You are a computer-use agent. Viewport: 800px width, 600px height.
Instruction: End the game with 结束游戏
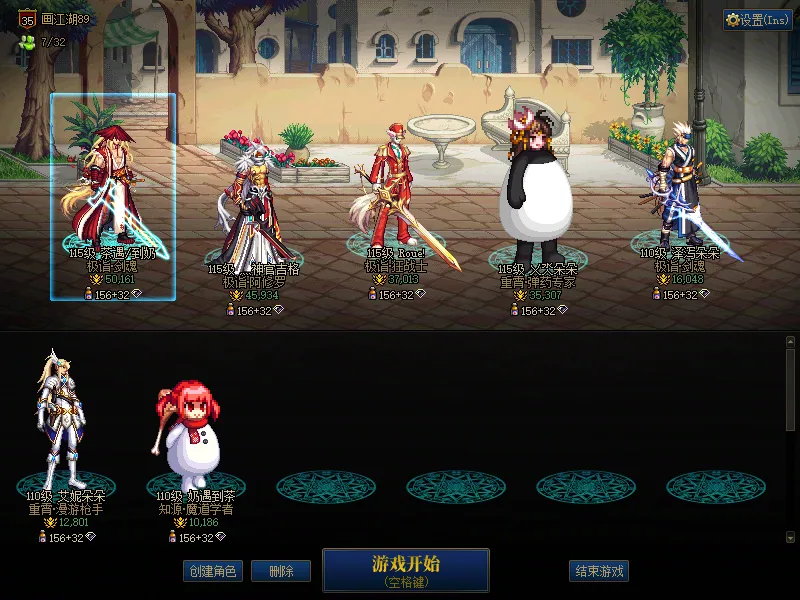coord(600,572)
